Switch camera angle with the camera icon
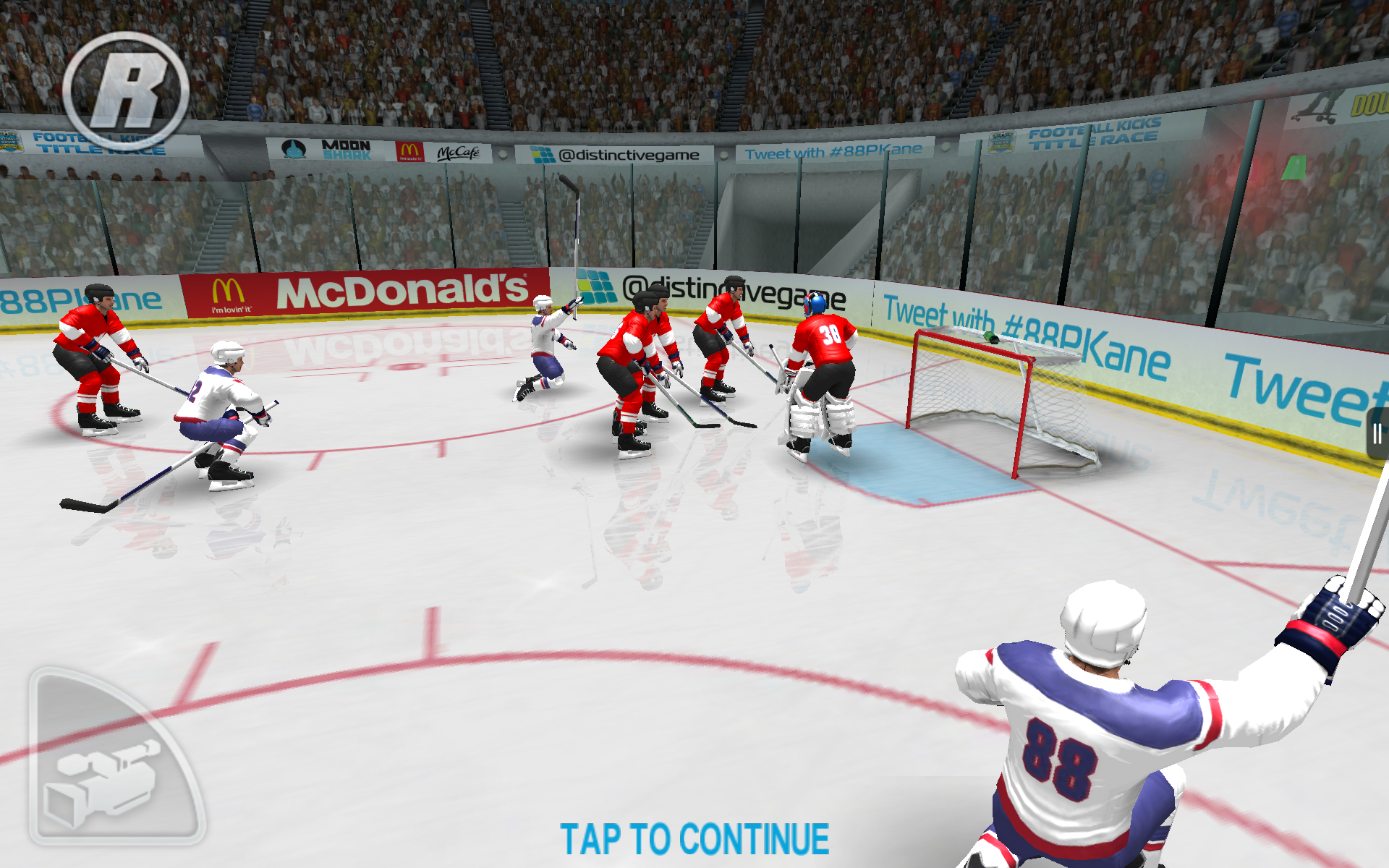The width and height of the screenshot is (1389, 868). pyautogui.click(x=109, y=774)
